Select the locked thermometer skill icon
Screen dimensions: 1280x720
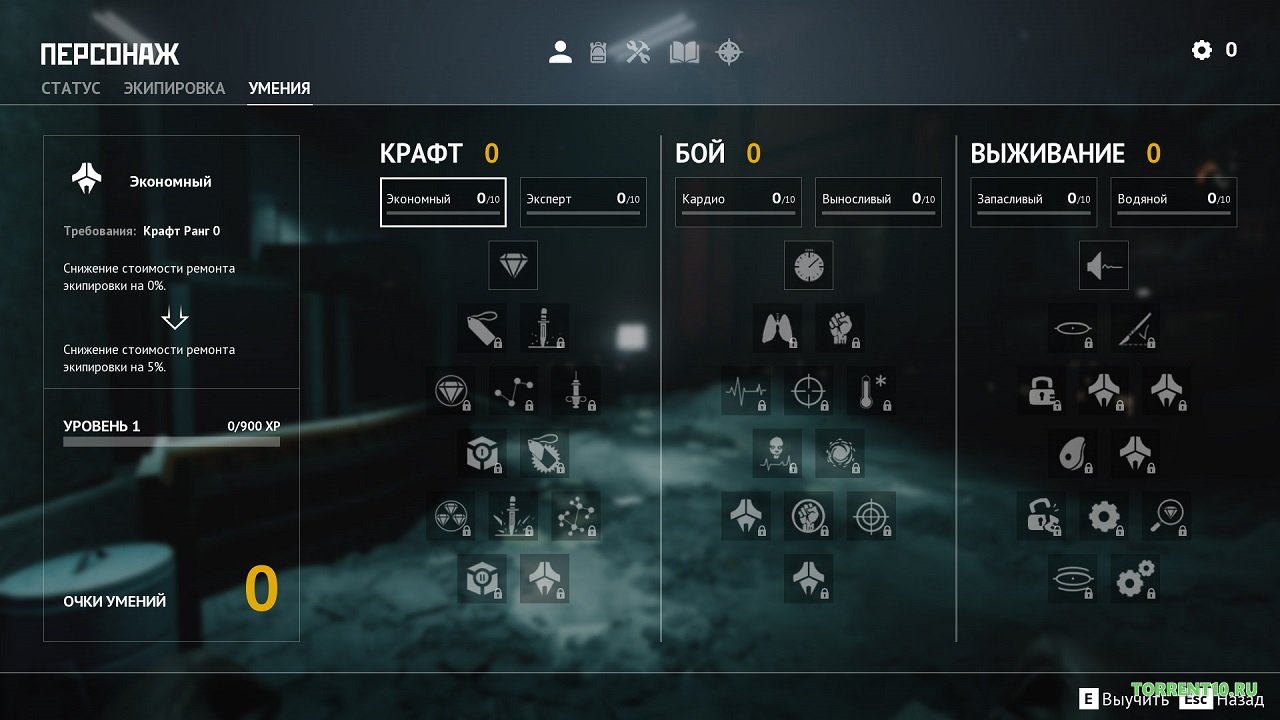pos(871,390)
